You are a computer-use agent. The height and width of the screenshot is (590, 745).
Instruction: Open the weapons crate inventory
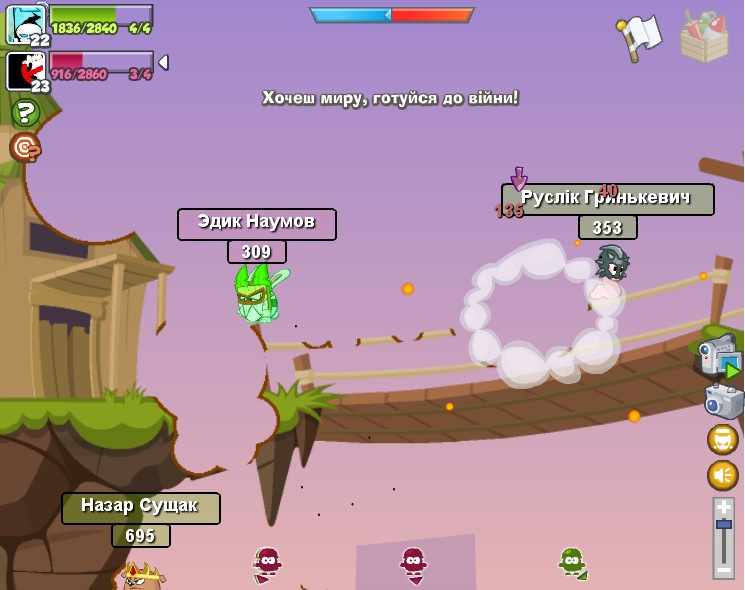click(x=704, y=36)
